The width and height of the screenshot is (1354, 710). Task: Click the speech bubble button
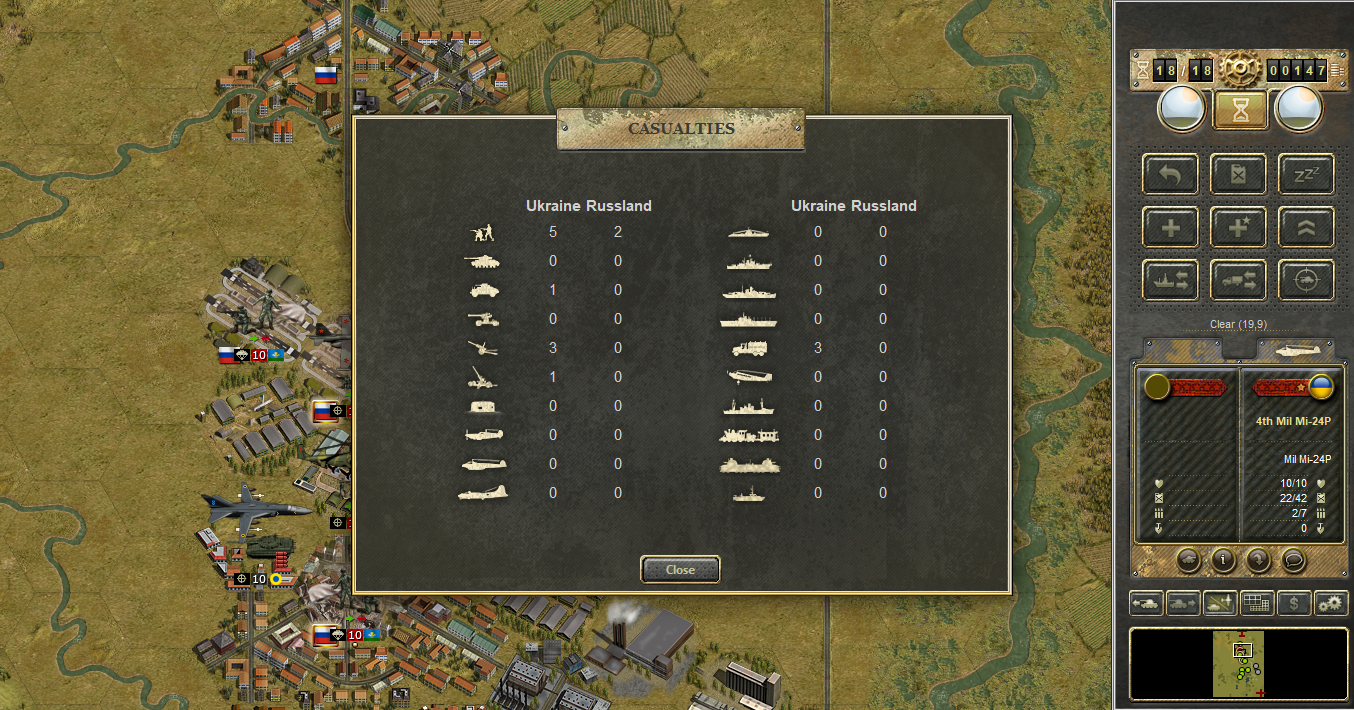pos(1293,559)
